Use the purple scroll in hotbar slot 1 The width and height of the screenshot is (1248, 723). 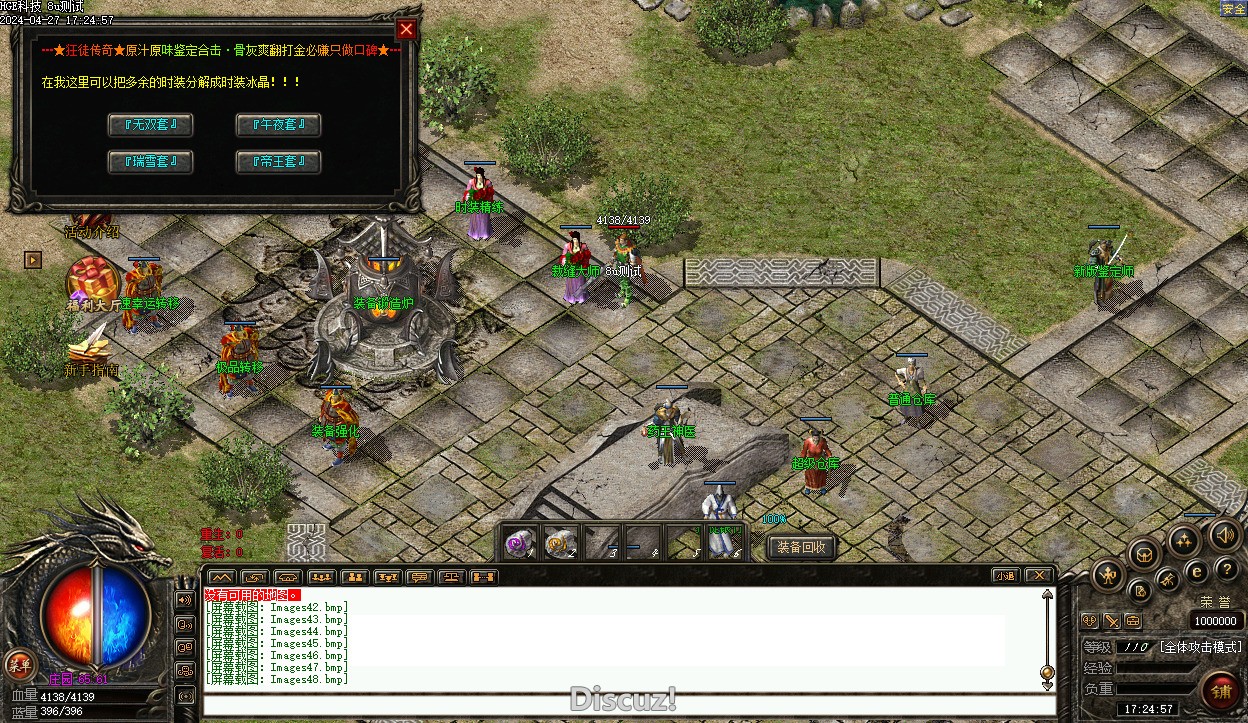coord(519,542)
